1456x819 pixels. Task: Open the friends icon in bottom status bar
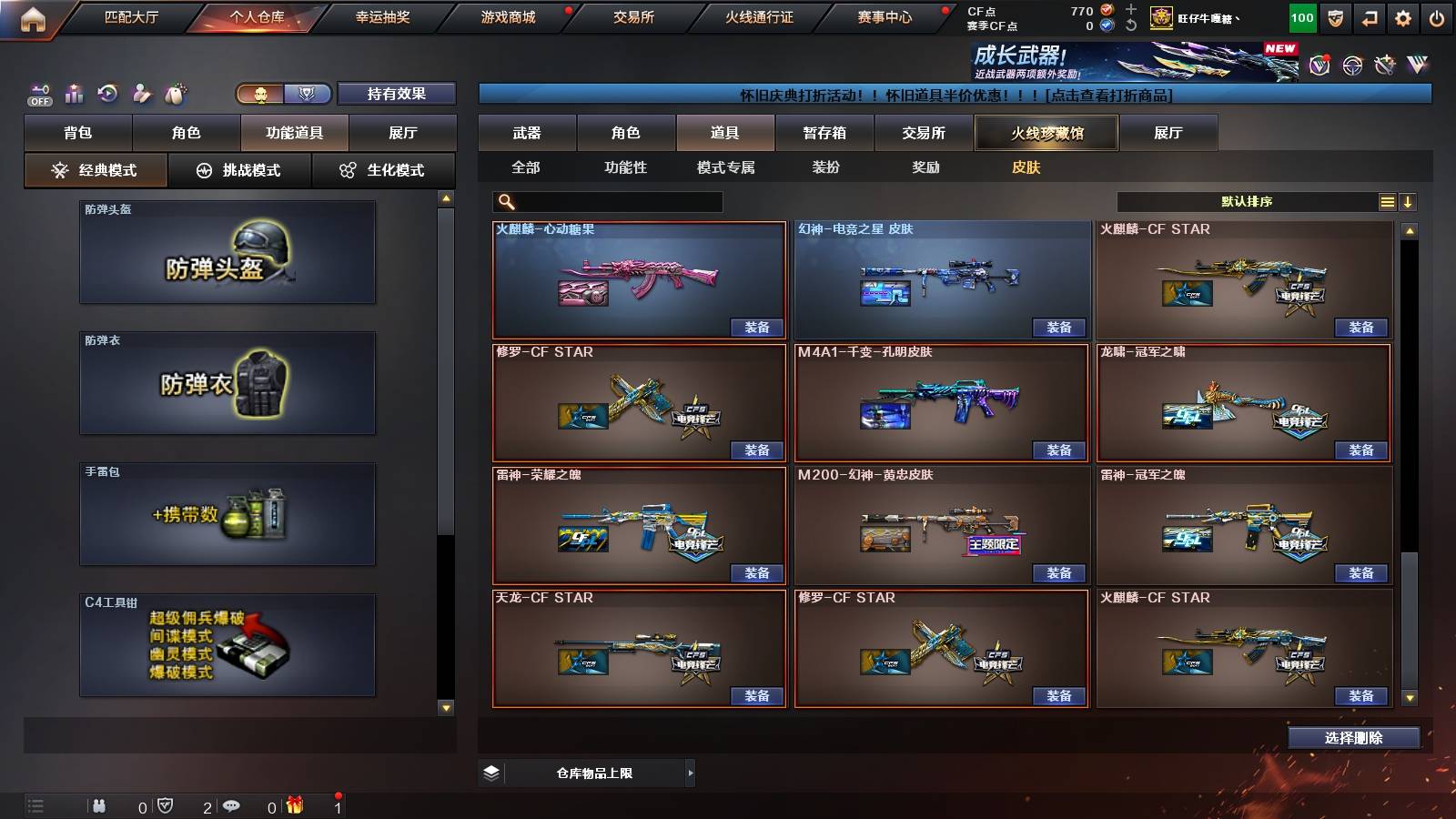tap(98, 805)
